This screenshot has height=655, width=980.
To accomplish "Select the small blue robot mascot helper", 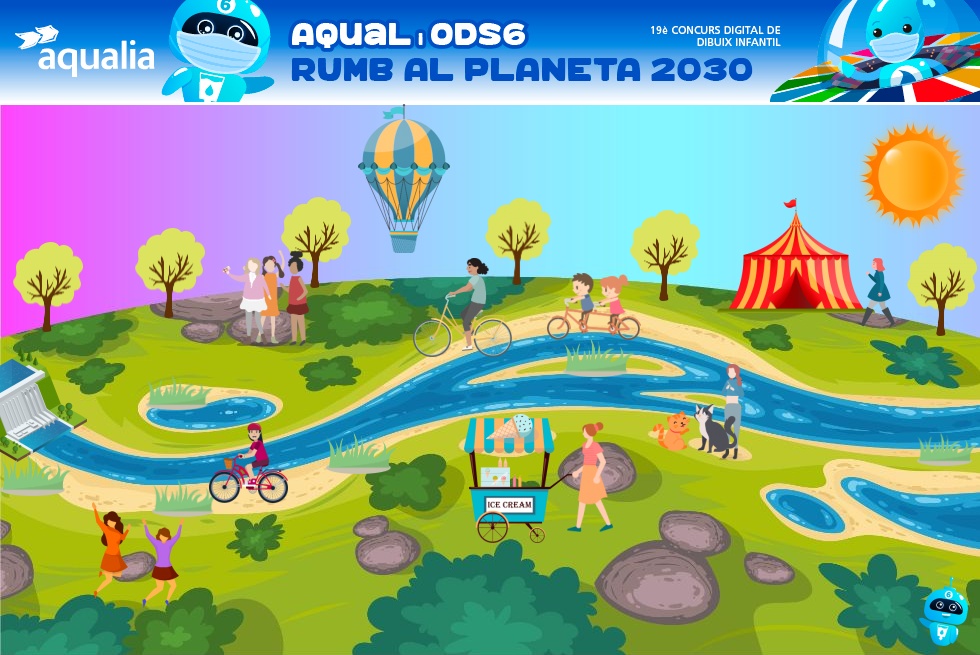I will [943, 610].
